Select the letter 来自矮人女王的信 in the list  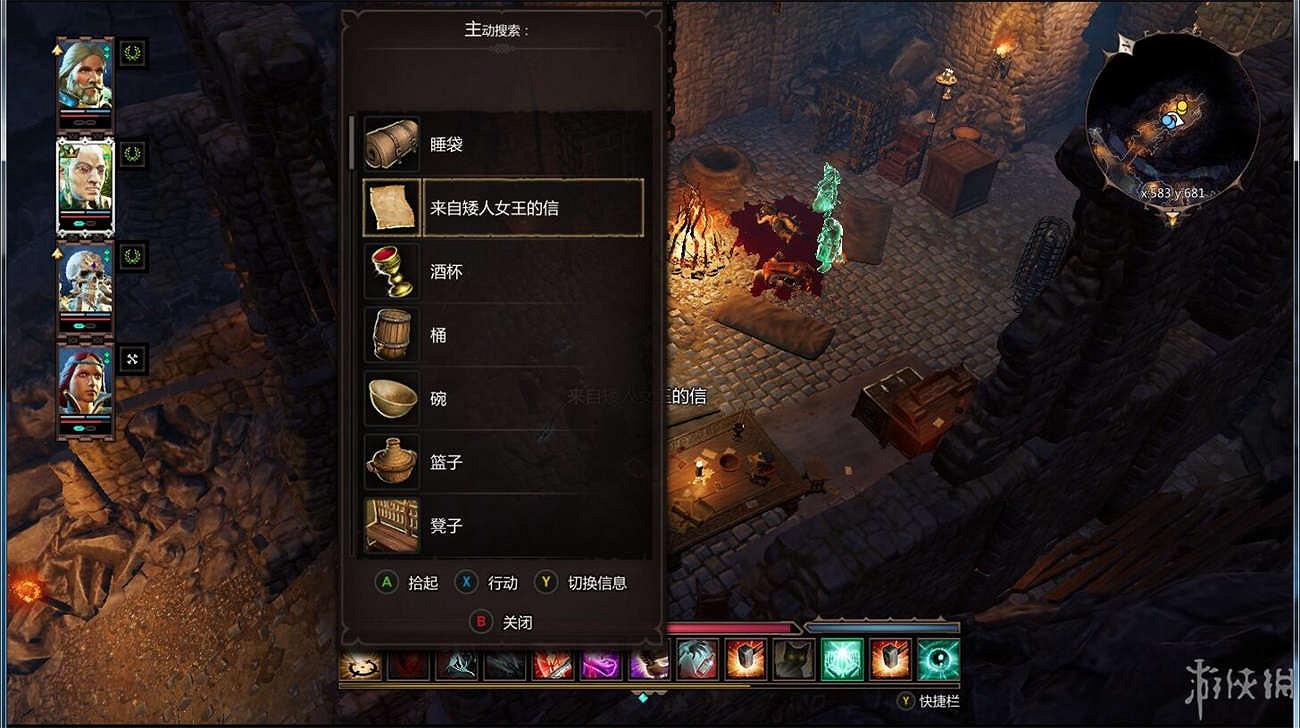500,207
